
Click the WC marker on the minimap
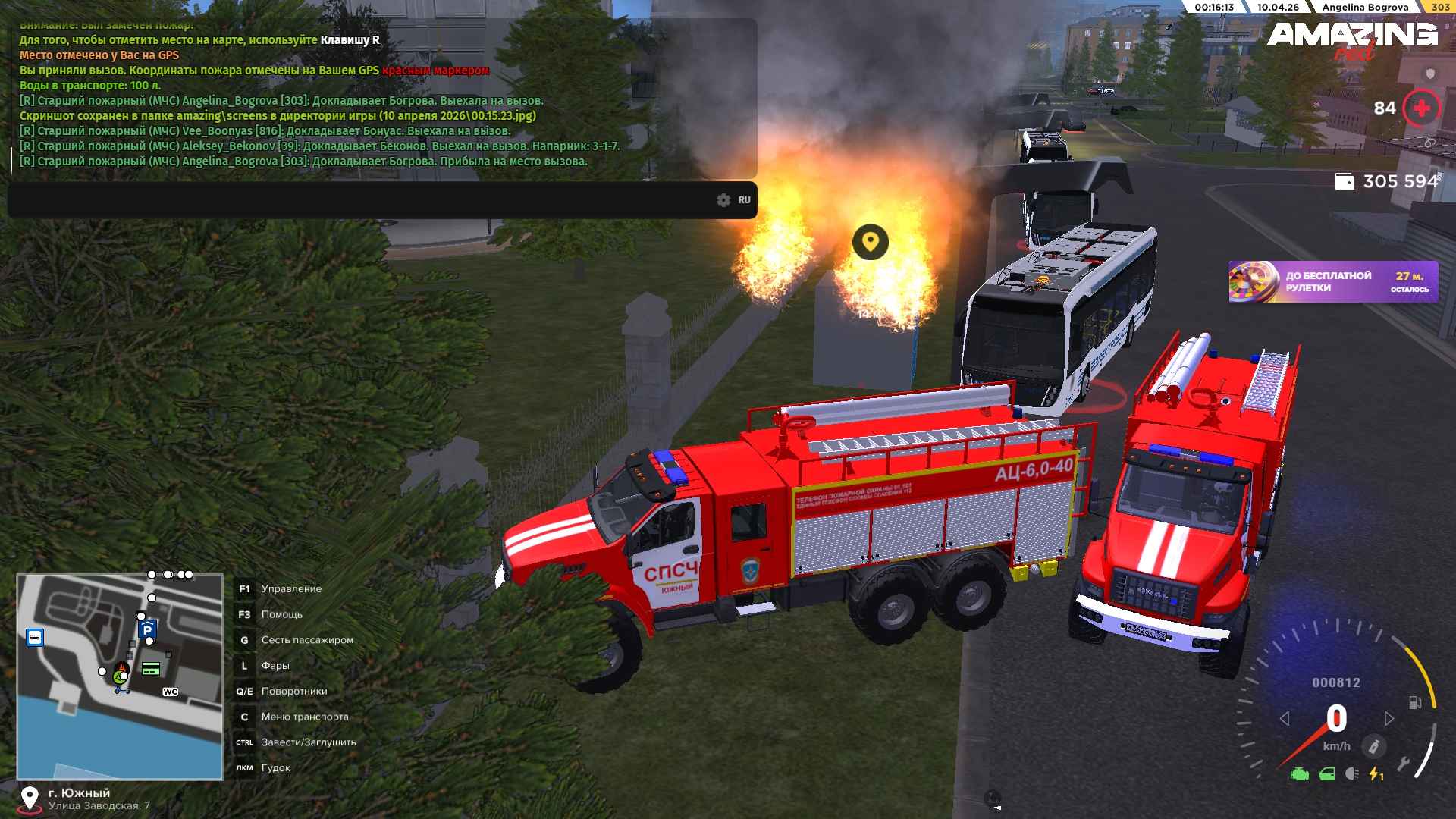(170, 692)
